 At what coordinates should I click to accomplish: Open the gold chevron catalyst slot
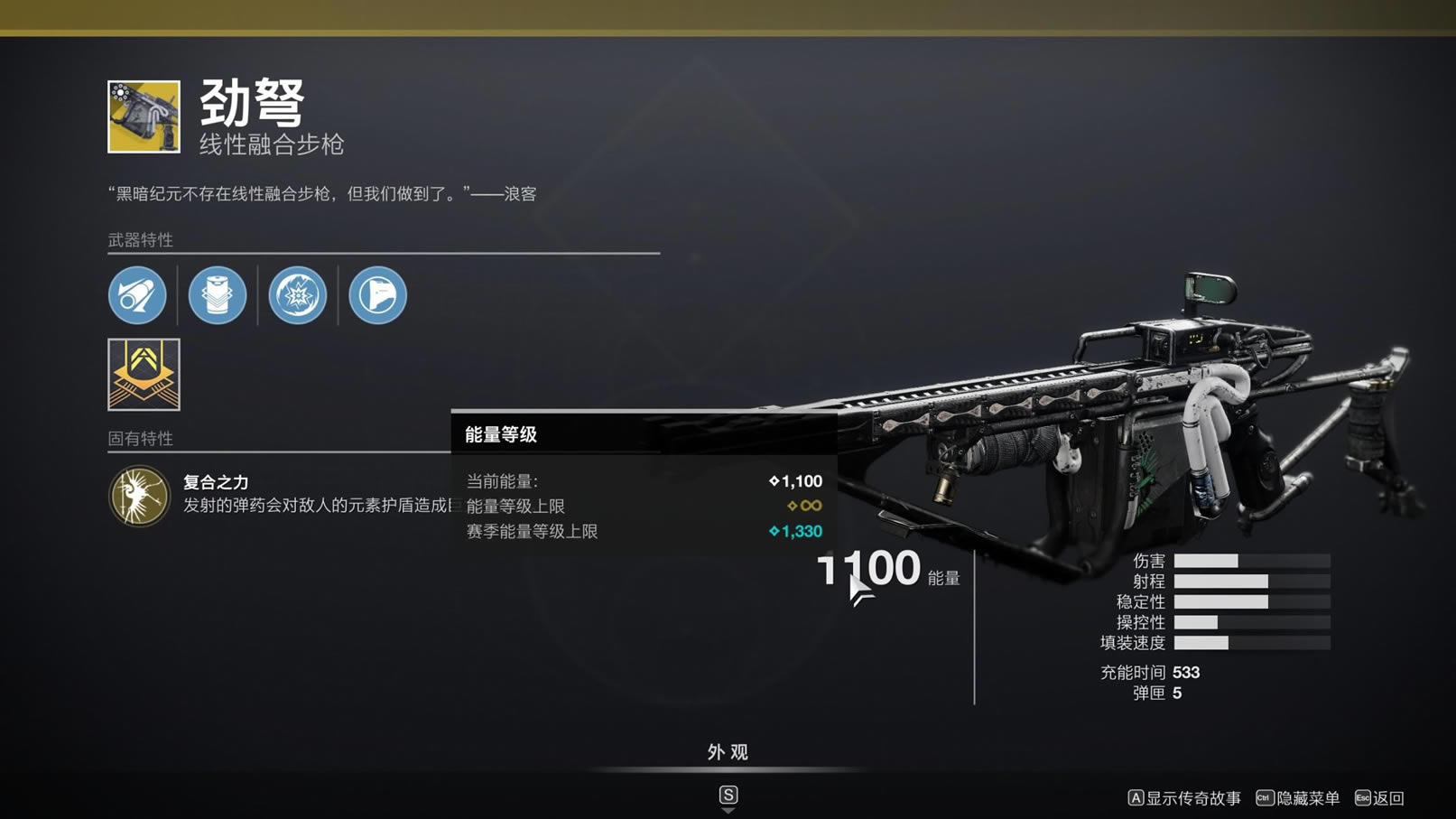[x=144, y=375]
